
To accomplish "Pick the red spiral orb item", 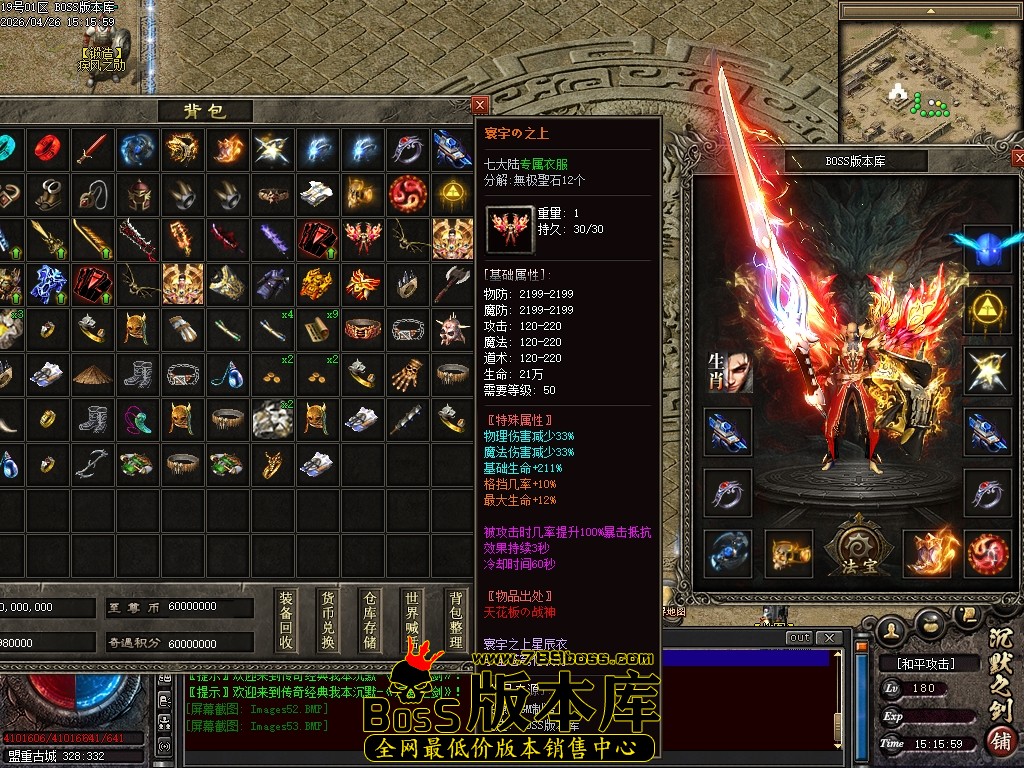I will (408, 194).
